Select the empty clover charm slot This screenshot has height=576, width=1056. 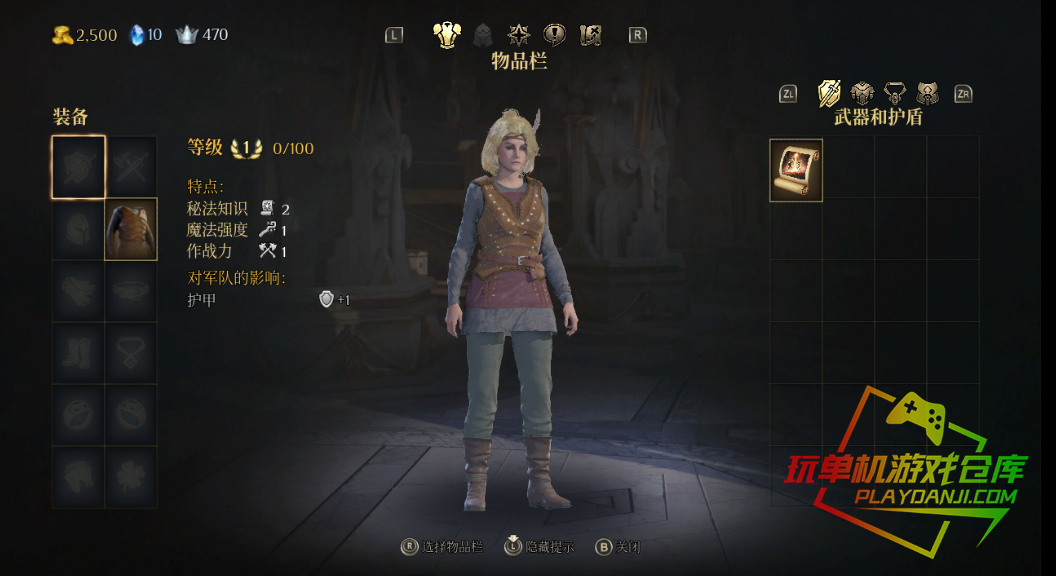pos(131,476)
